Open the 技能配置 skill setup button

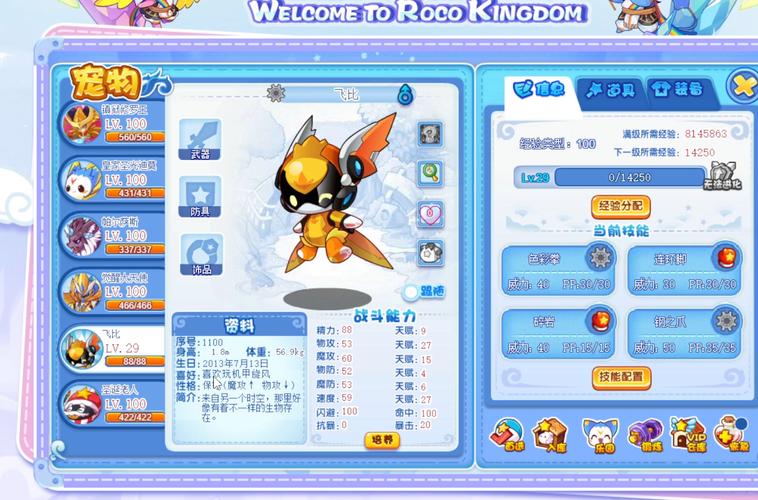621,377
